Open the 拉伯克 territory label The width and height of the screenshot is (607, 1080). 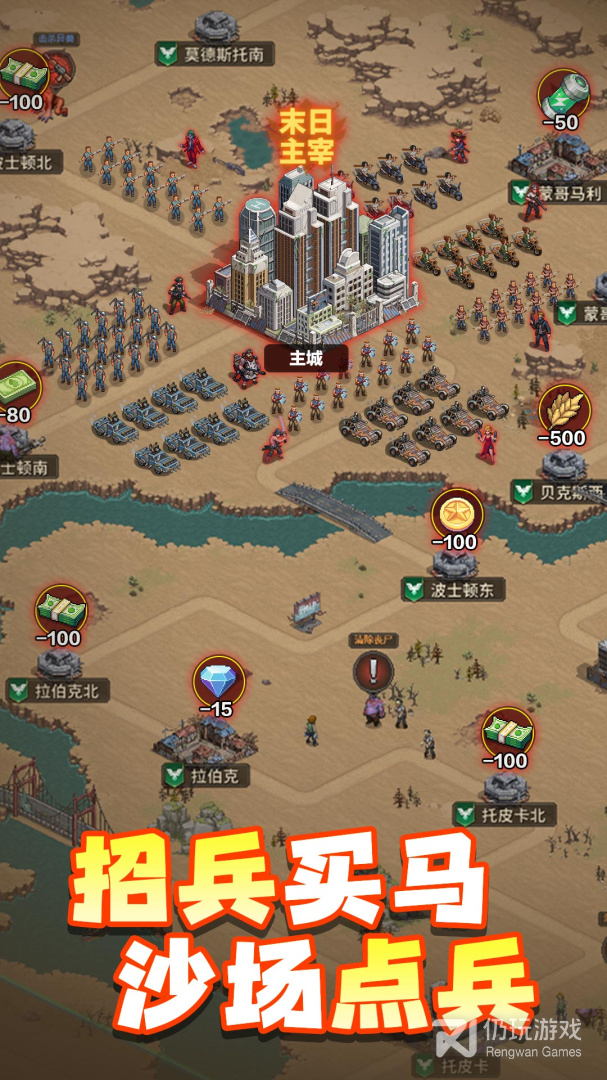click(x=206, y=775)
